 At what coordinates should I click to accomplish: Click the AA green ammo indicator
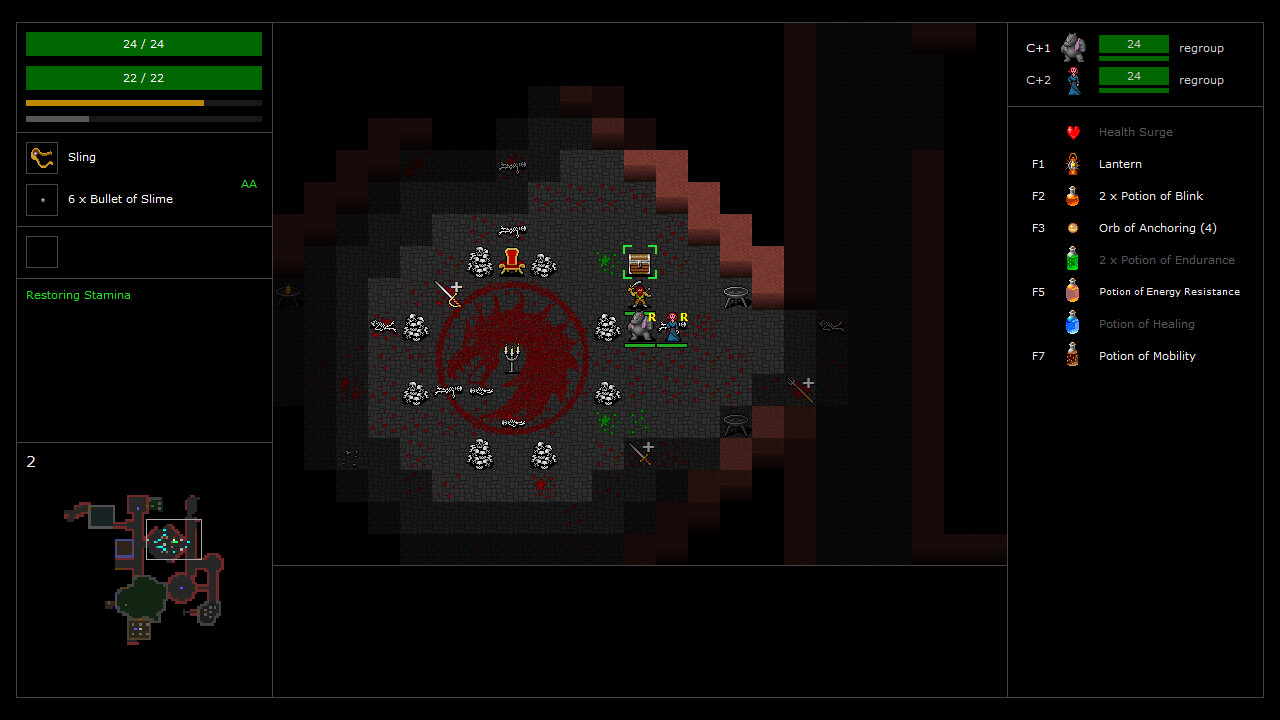pyautogui.click(x=248, y=184)
